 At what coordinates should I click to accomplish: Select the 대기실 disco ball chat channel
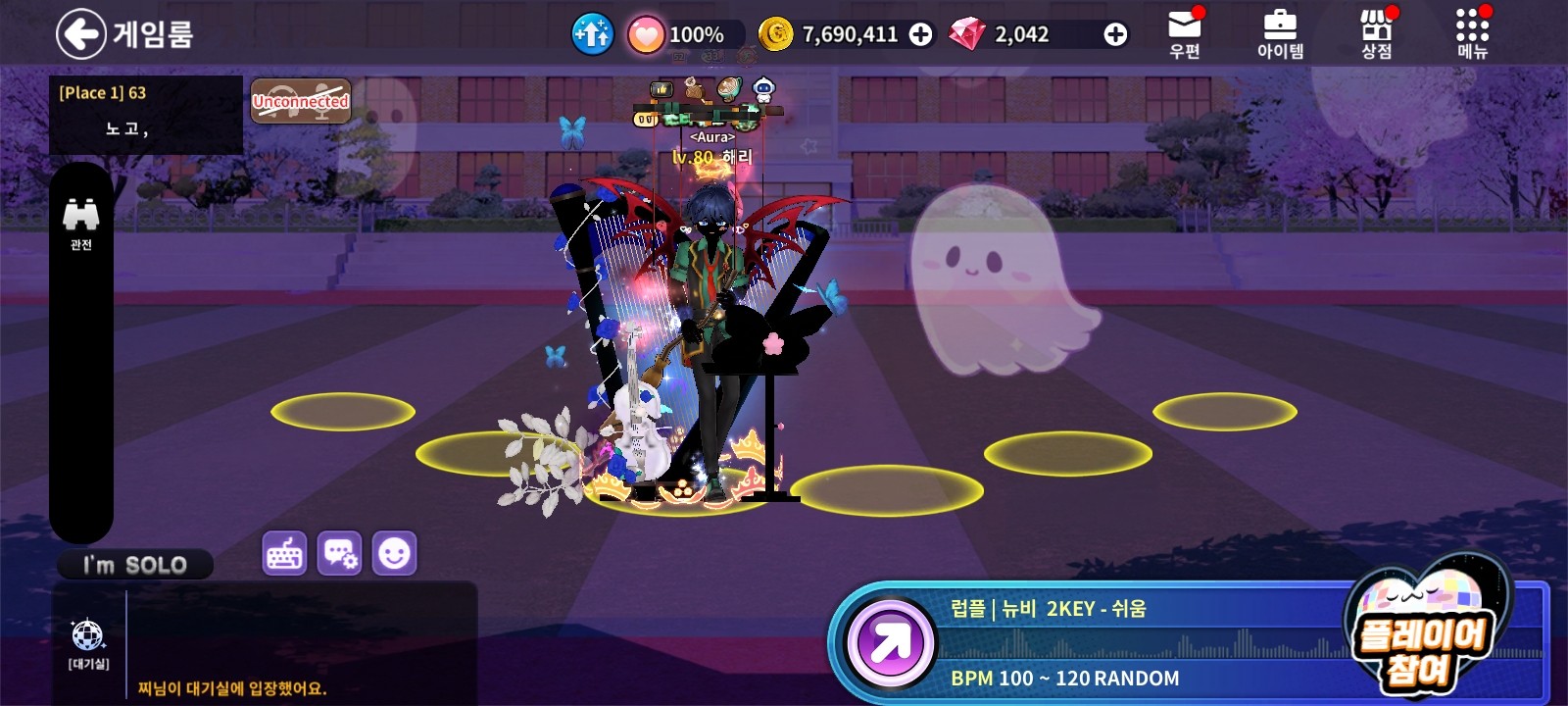[x=88, y=642]
